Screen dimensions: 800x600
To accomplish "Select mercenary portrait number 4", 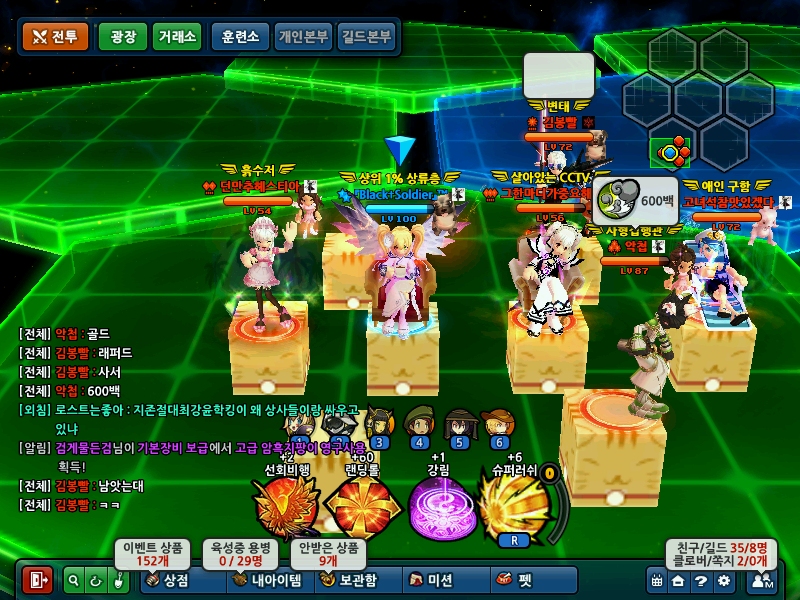I will [419, 423].
